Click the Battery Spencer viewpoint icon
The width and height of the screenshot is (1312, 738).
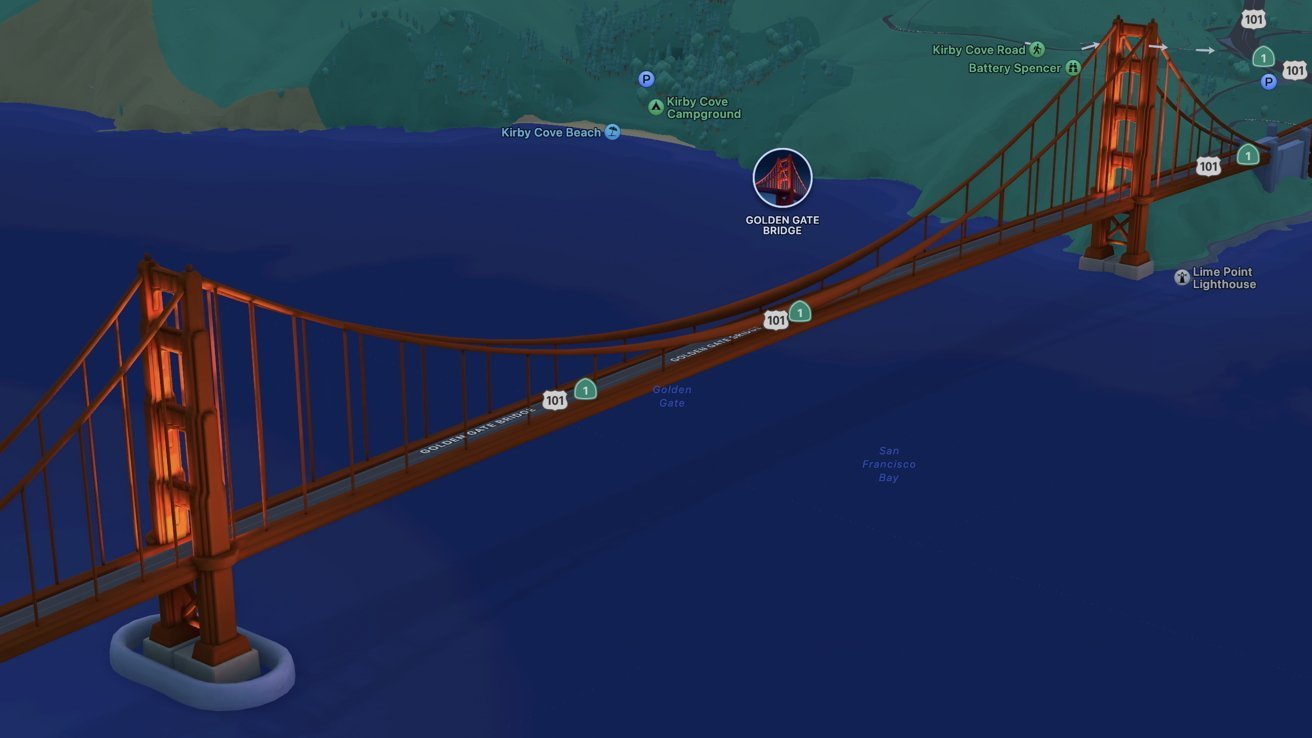[x=1073, y=67]
